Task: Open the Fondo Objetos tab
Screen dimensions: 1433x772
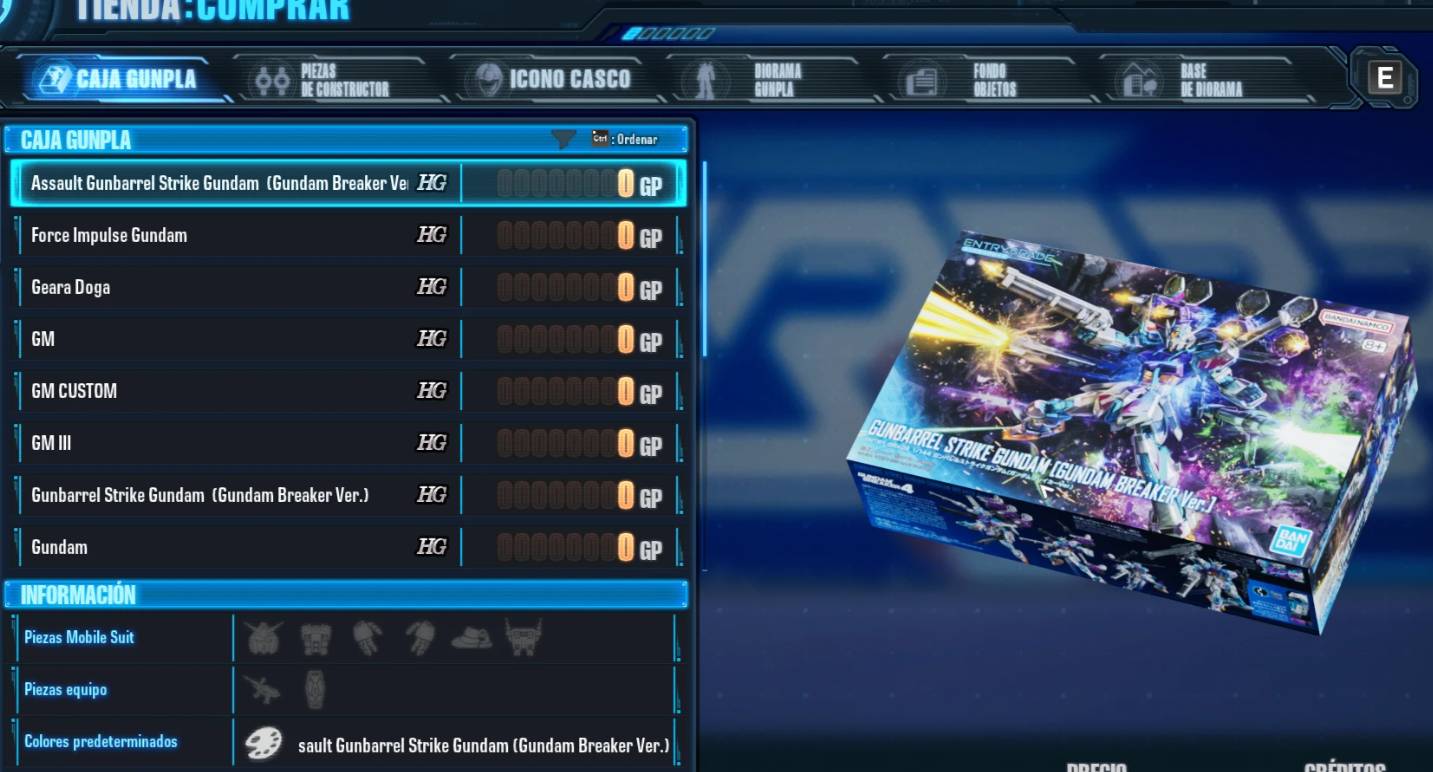Action: (975, 80)
